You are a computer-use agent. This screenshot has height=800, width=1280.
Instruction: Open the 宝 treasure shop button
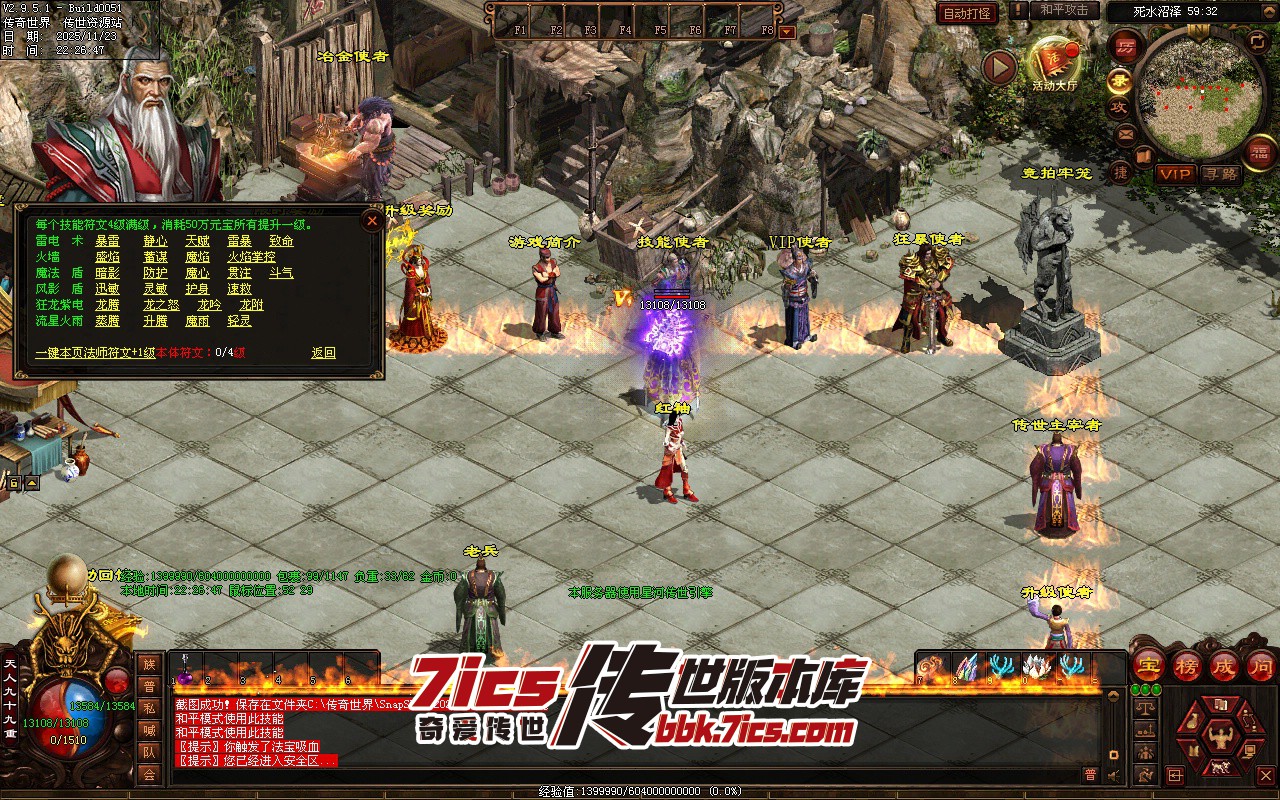pyautogui.click(x=1149, y=665)
